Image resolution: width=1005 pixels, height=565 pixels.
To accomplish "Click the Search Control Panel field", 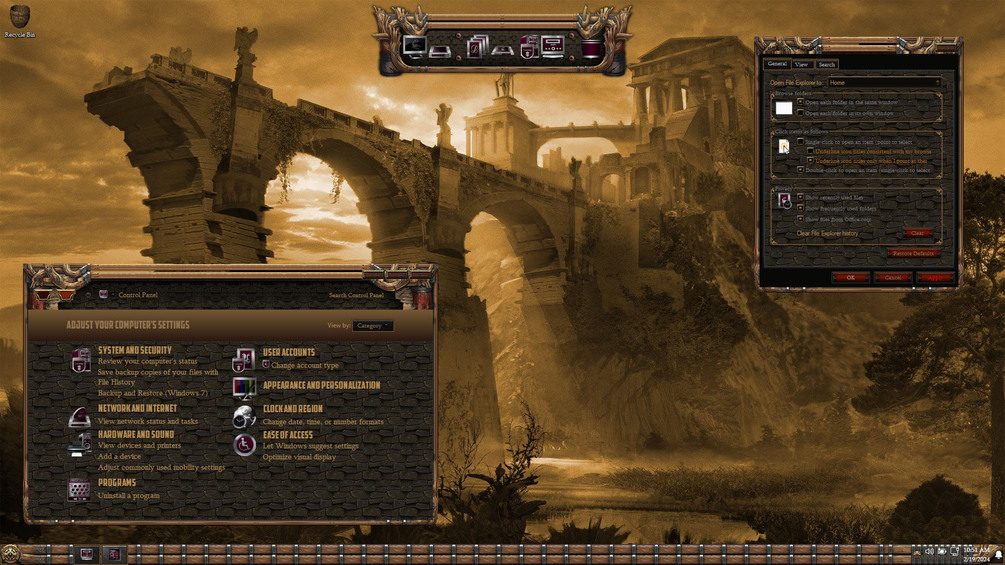I will click(x=356, y=295).
